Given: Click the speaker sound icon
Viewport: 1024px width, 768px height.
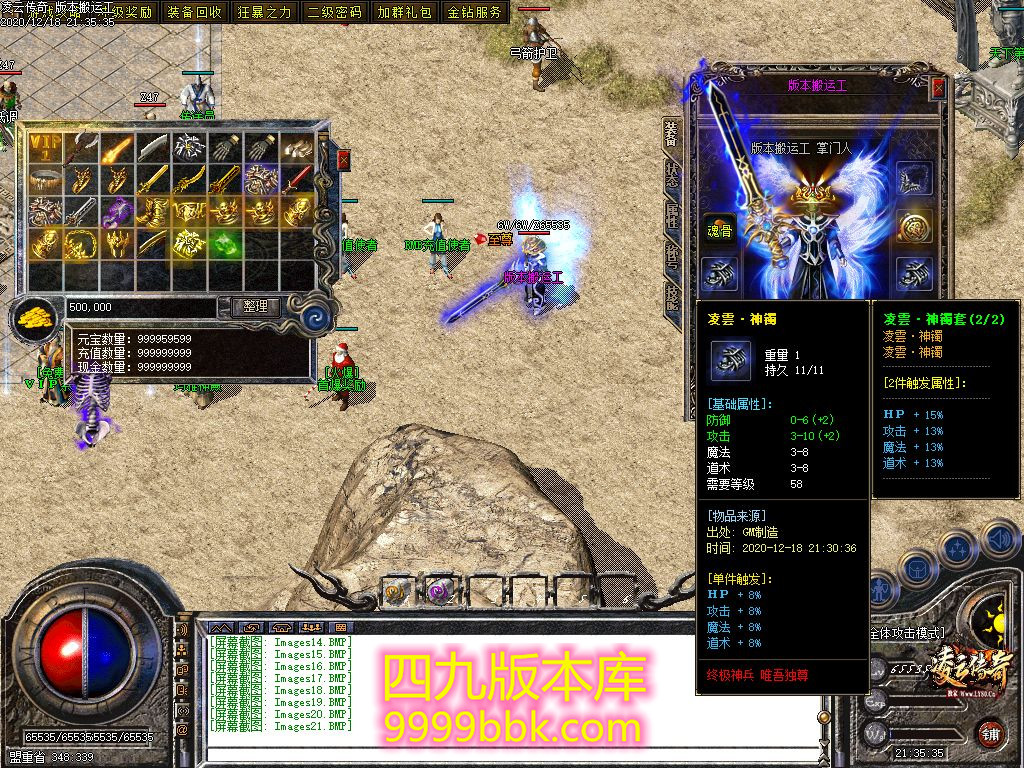Looking at the screenshot, I should (999, 541).
